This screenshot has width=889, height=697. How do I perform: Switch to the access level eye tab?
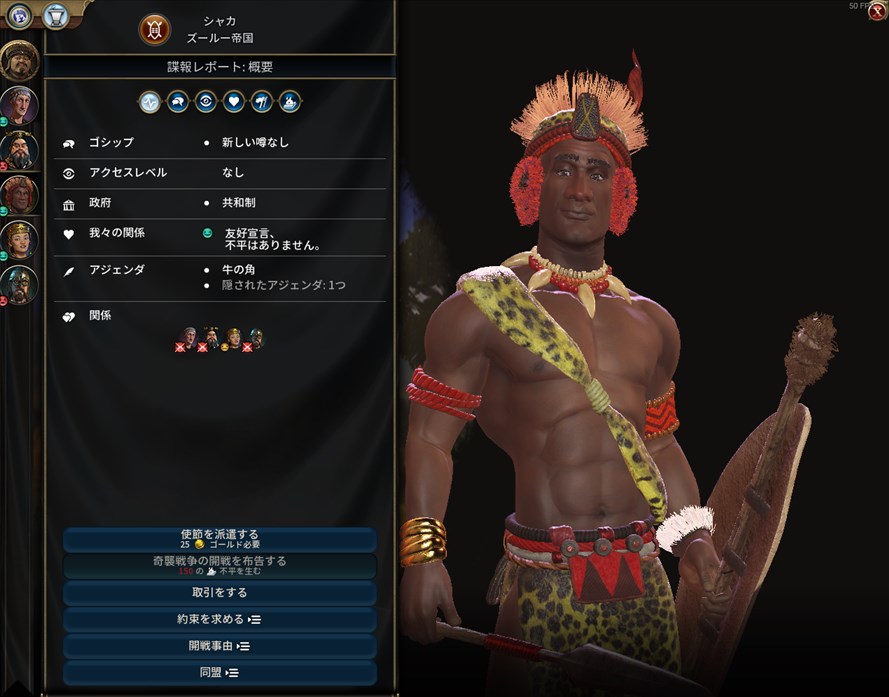click(x=206, y=101)
